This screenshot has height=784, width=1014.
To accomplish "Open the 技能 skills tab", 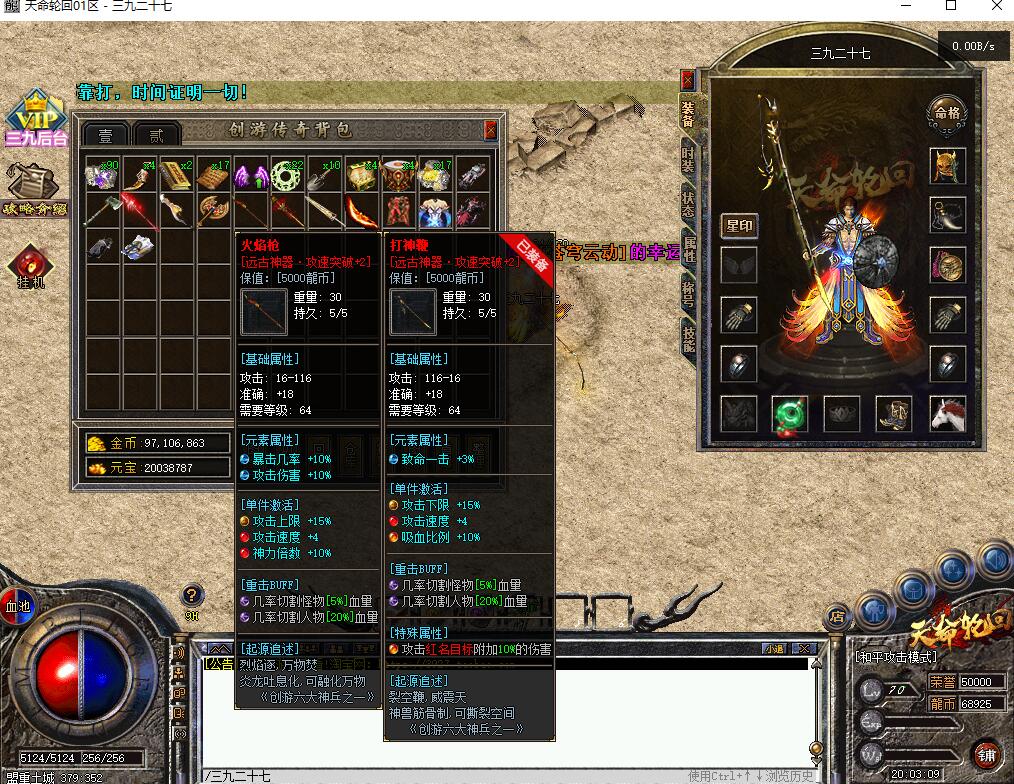I will (689, 337).
